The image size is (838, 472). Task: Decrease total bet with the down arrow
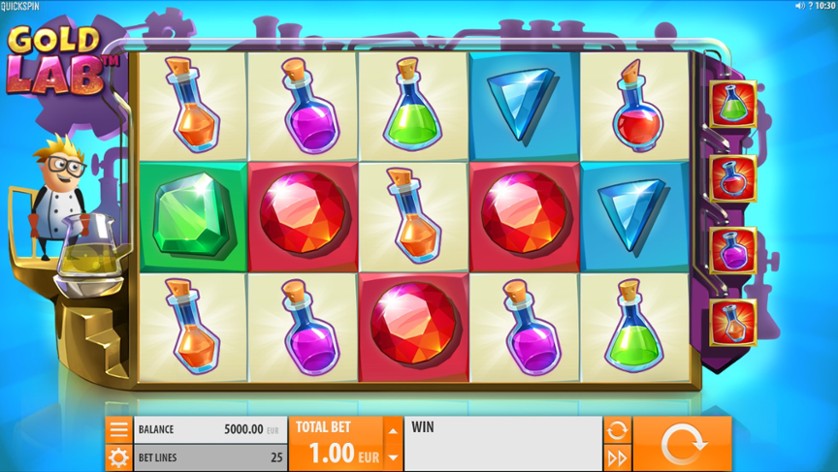click(x=393, y=457)
